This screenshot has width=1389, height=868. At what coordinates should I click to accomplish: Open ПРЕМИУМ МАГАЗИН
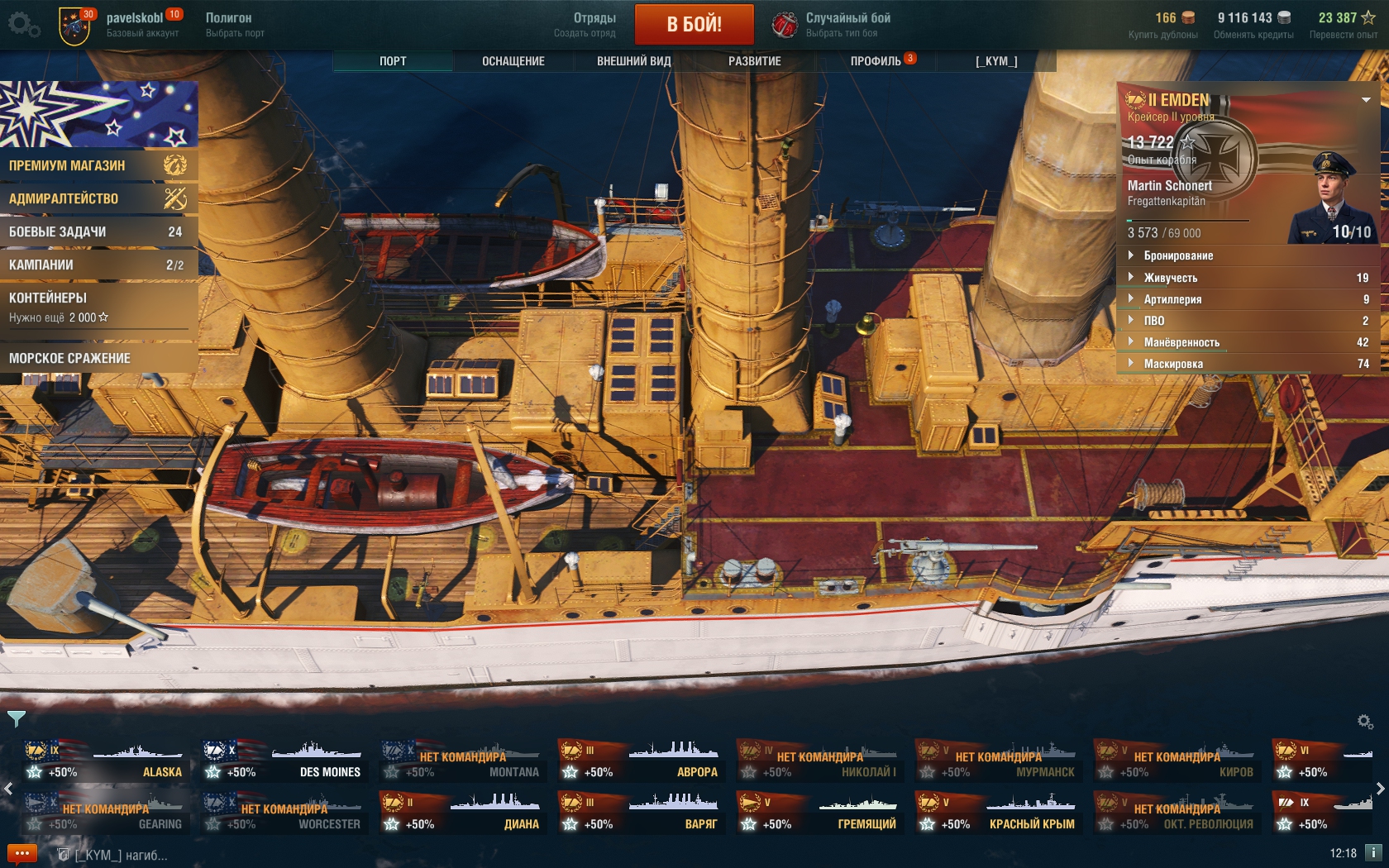click(x=98, y=165)
